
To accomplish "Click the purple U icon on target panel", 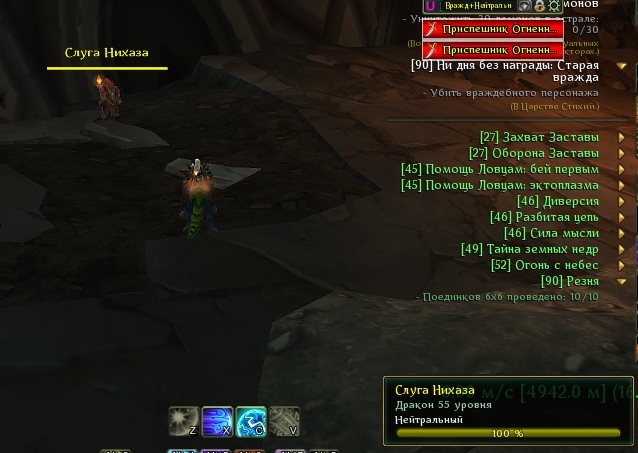I will (x=430, y=6).
